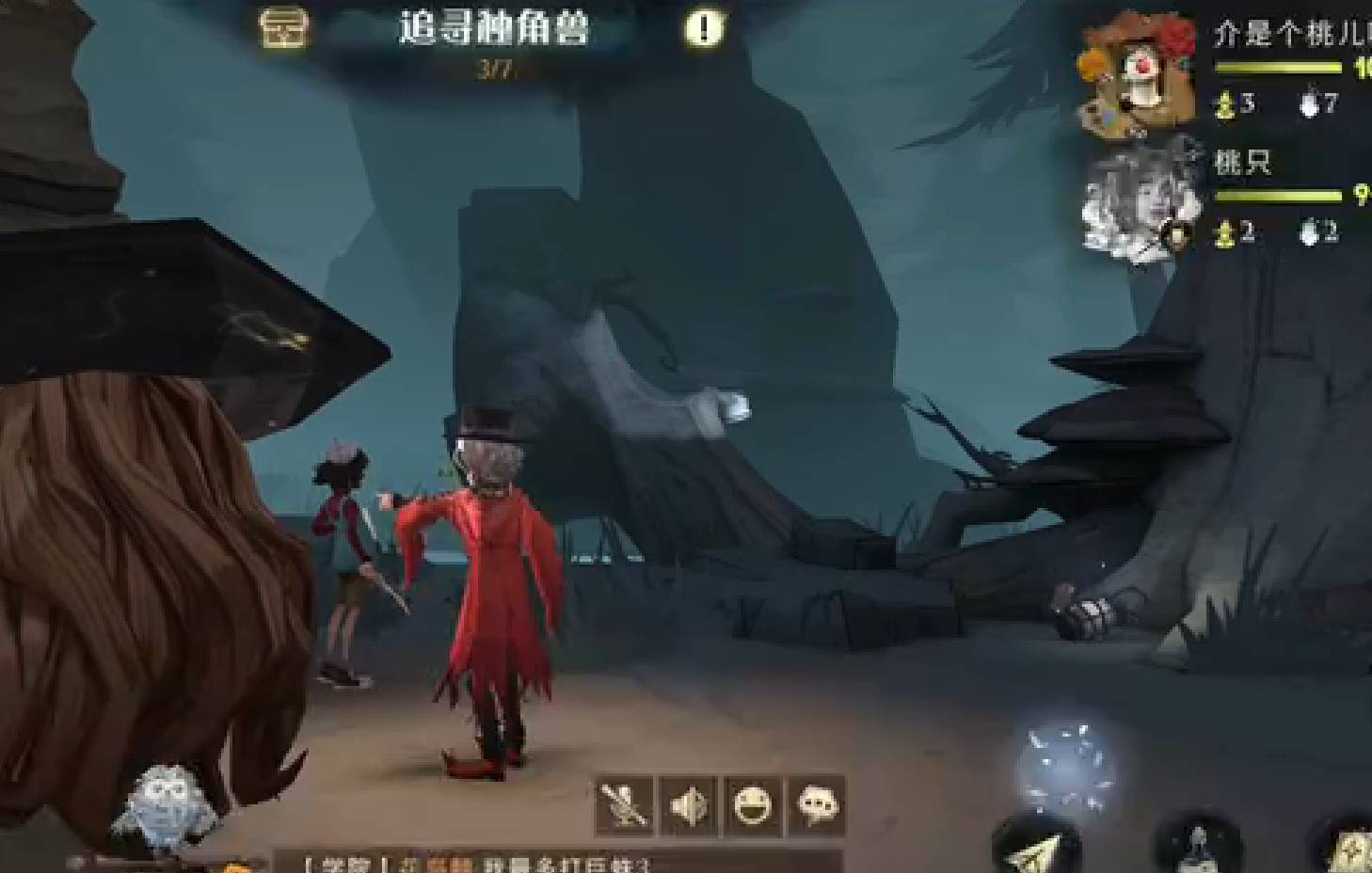Toggle the speaker audio icon in the chat bar
This screenshot has height=873, width=1372.
tap(686, 806)
